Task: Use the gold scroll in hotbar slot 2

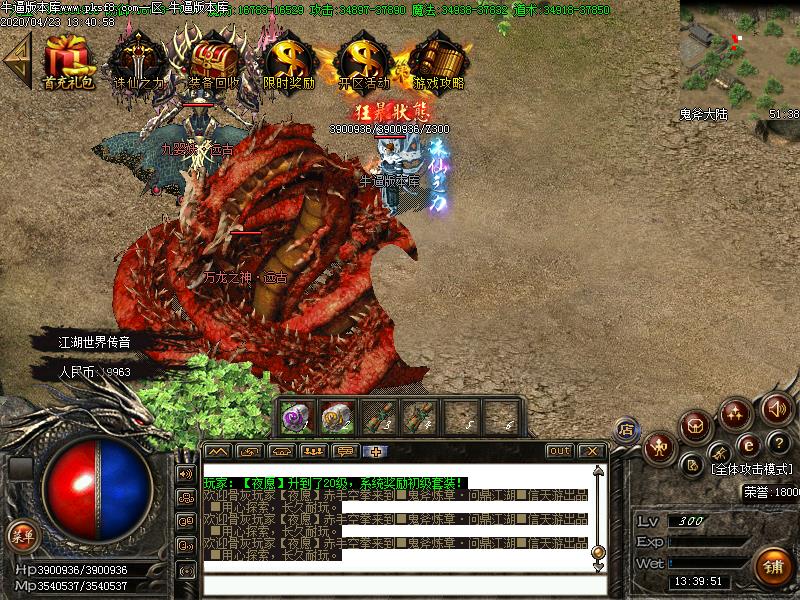Action: tap(336, 418)
